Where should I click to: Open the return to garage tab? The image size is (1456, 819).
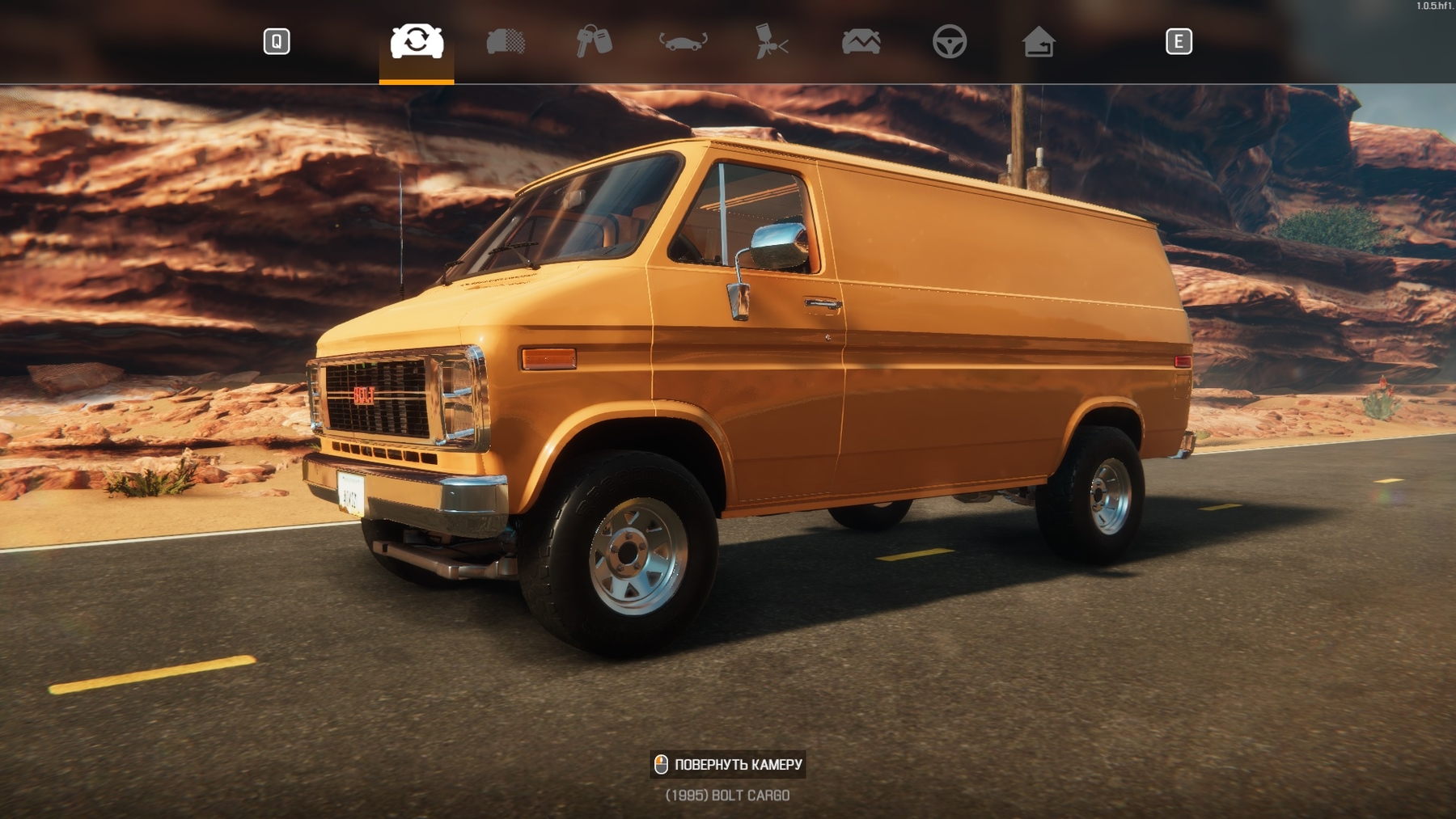(1039, 41)
